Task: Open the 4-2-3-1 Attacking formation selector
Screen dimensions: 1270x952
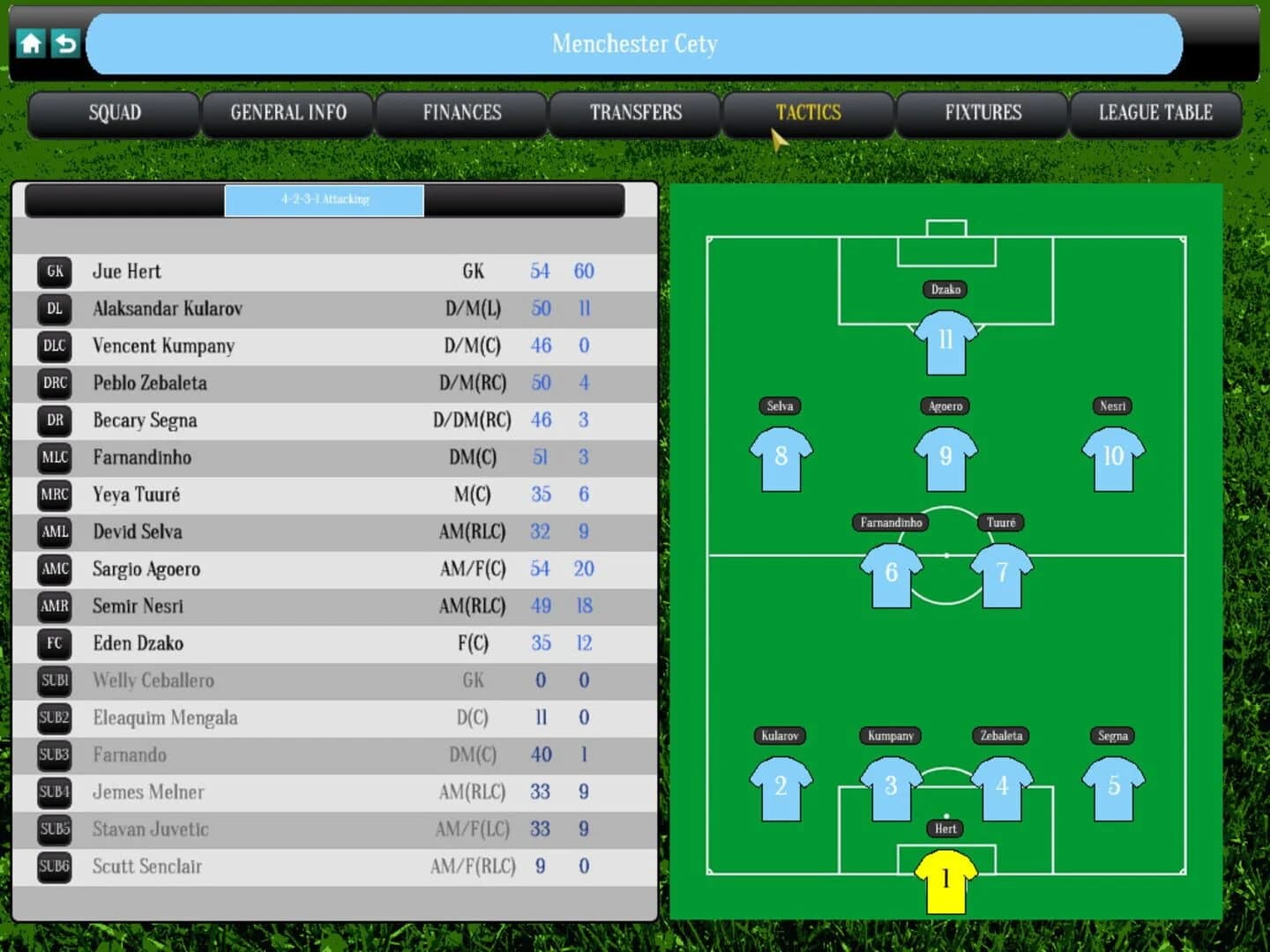Action: click(x=325, y=200)
